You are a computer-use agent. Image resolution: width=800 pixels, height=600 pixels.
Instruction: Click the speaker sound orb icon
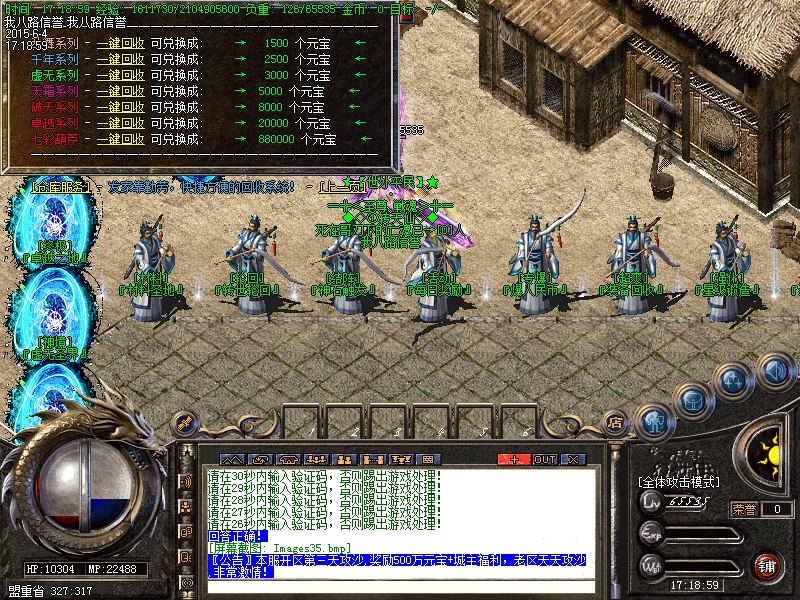(775, 371)
